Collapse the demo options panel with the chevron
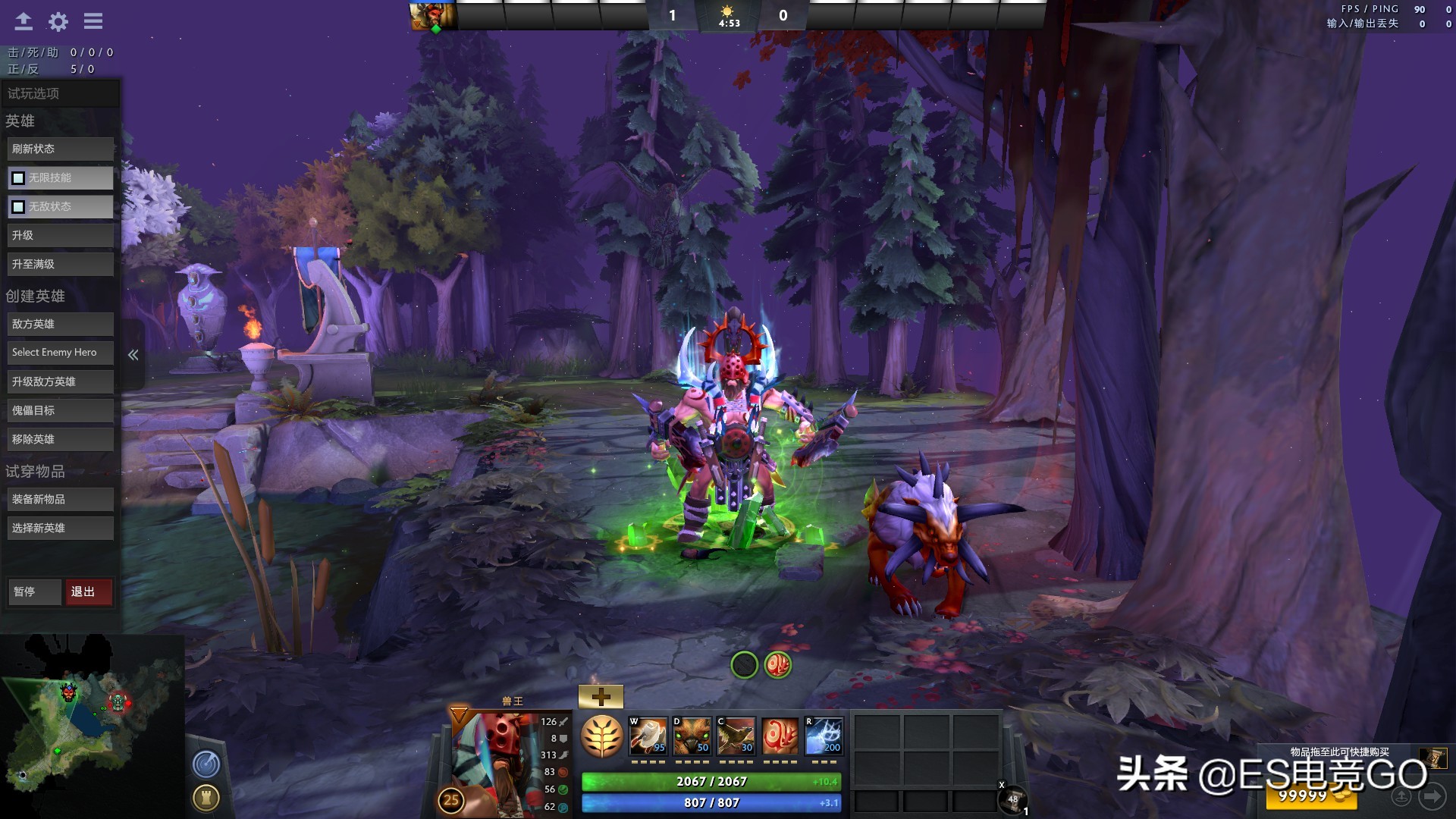This screenshot has width=1456, height=819. (x=133, y=354)
